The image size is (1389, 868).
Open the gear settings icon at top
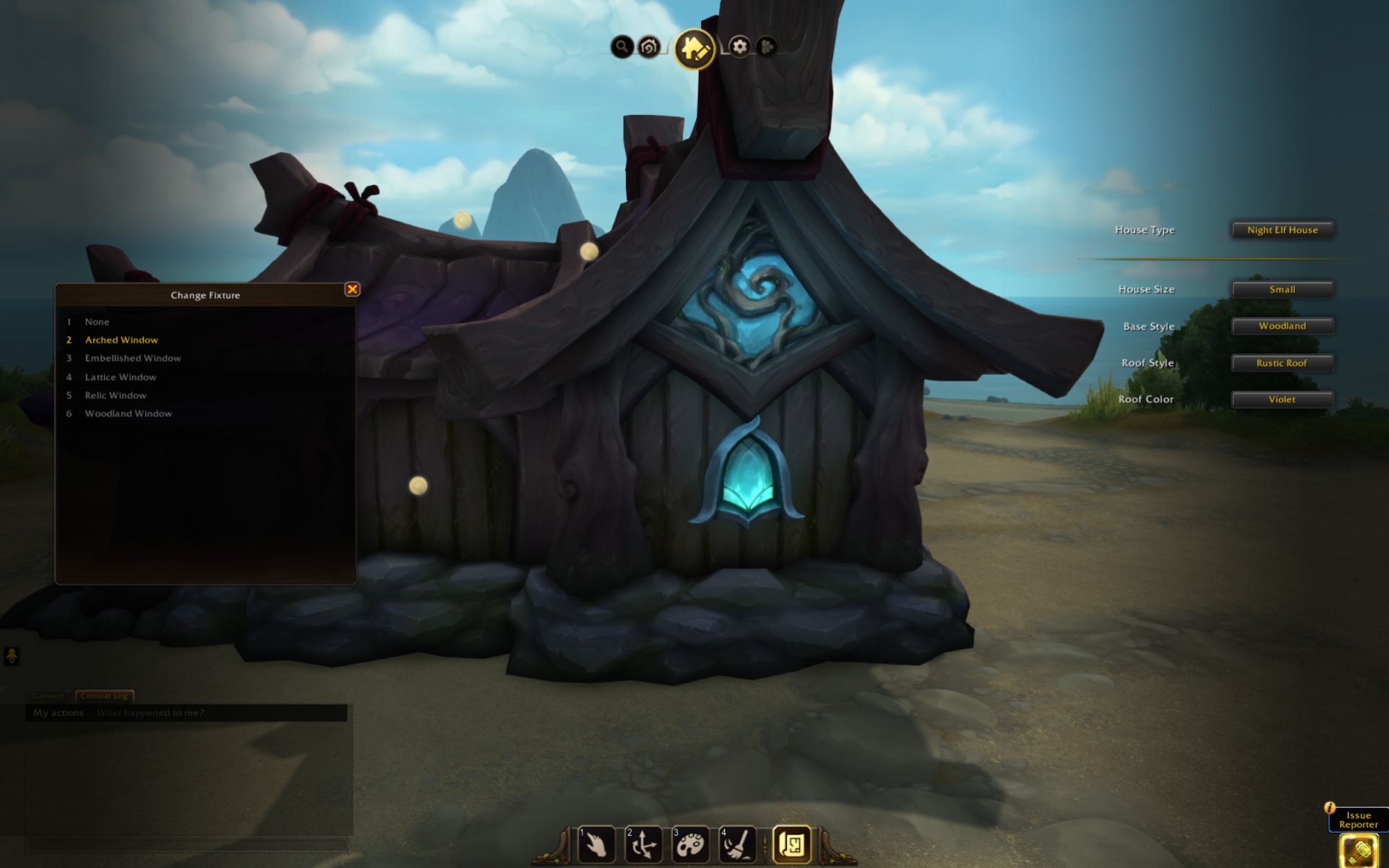pyautogui.click(x=739, y=47)
